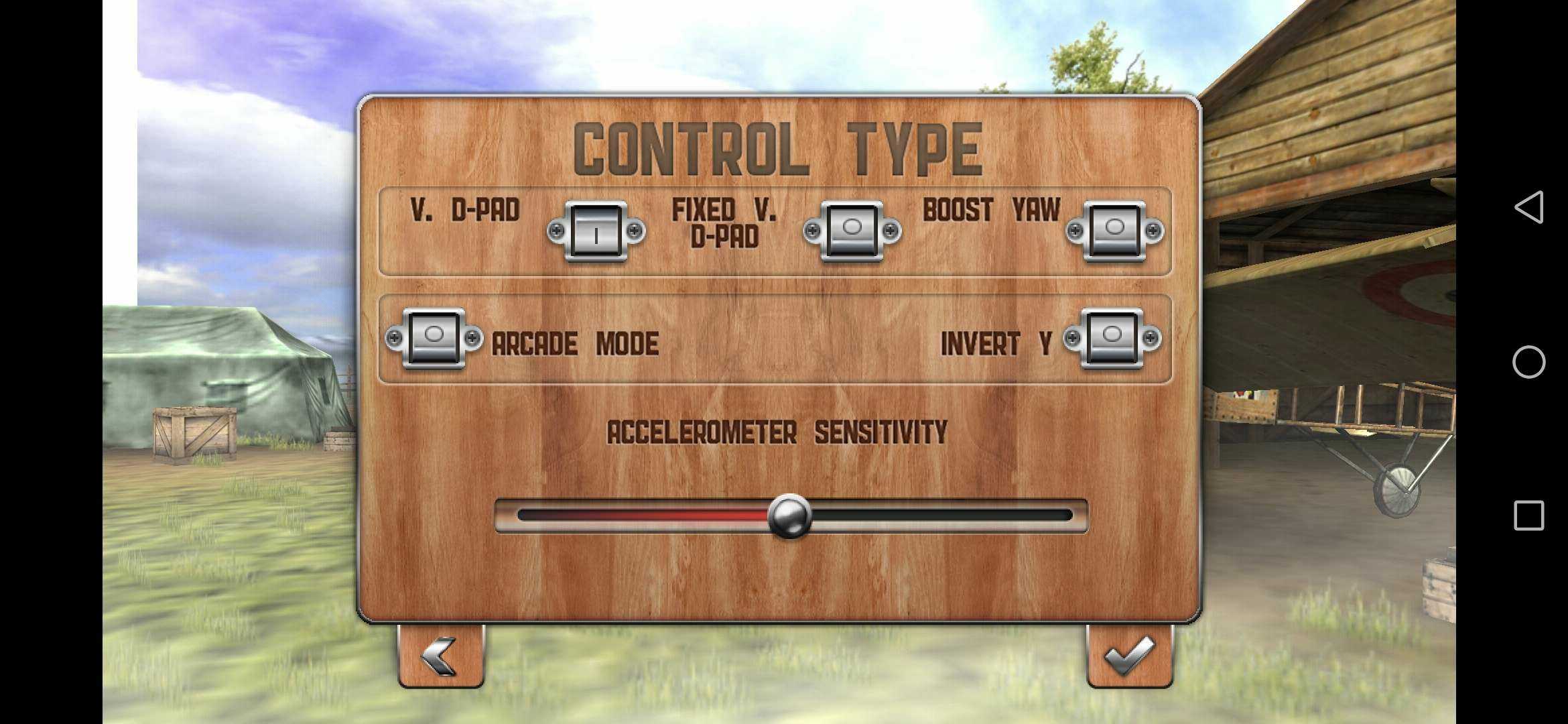Tap the Android back navigation triangle

[1528, 207]
